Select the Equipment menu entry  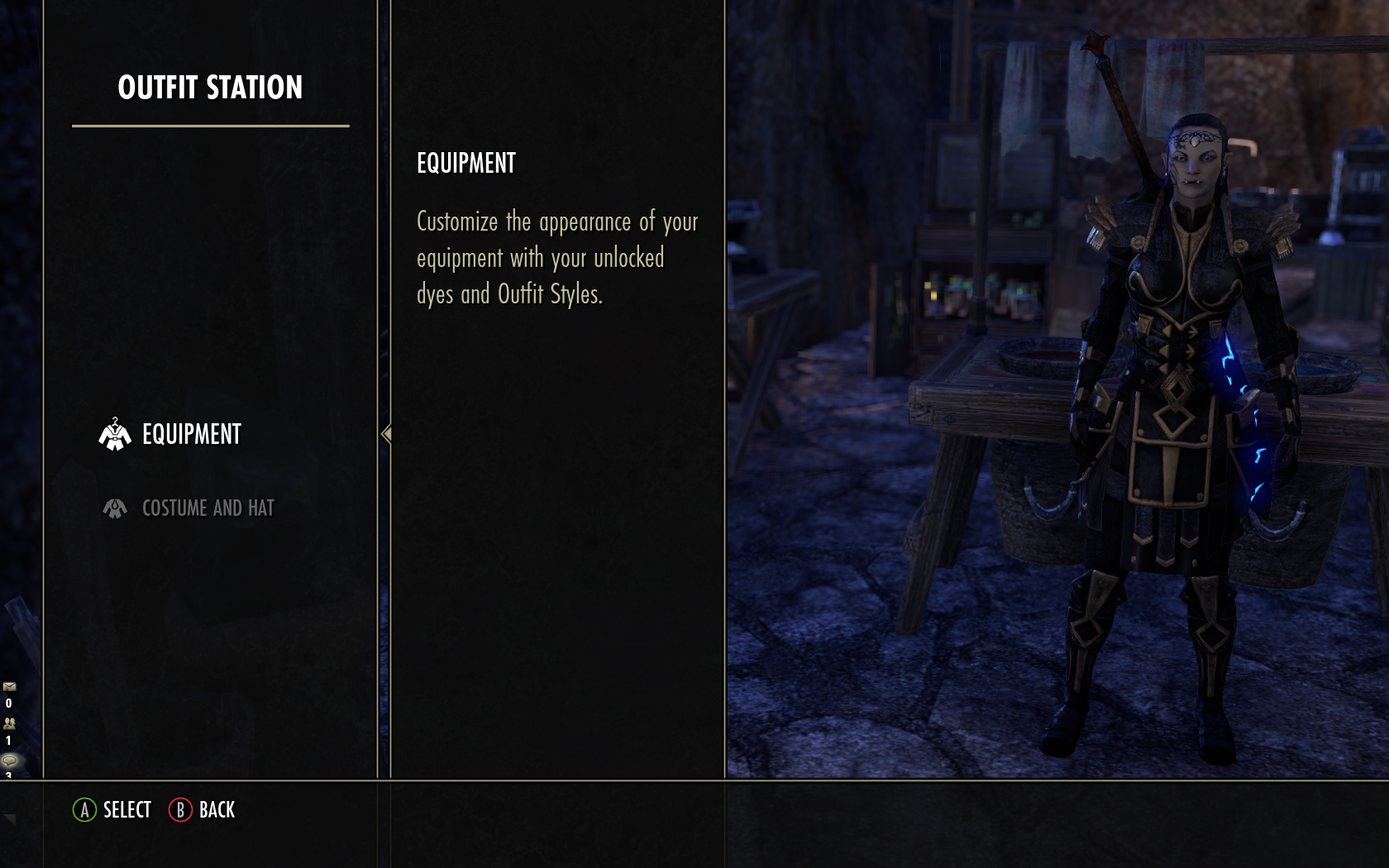click(190, 433)
